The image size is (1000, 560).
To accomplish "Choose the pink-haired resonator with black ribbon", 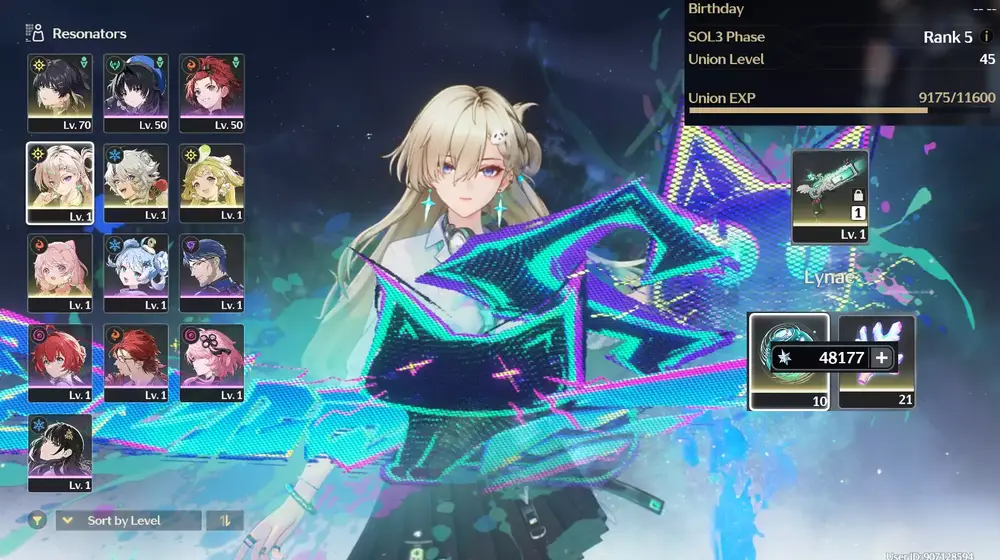I will click(212, 362).
